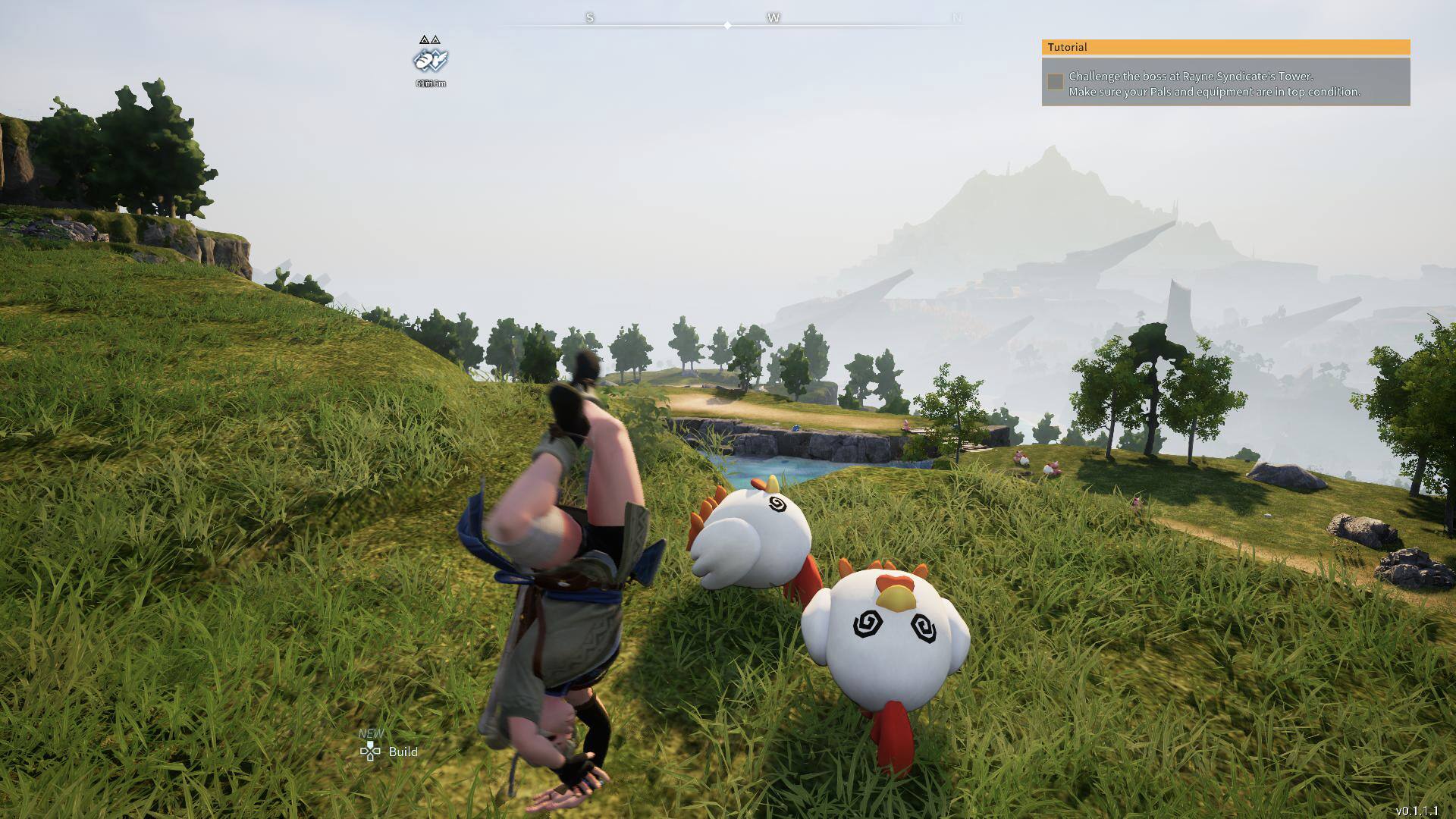Tick the tutorial objective checkbox
Screen dimensions: 1456x819
1055,82
